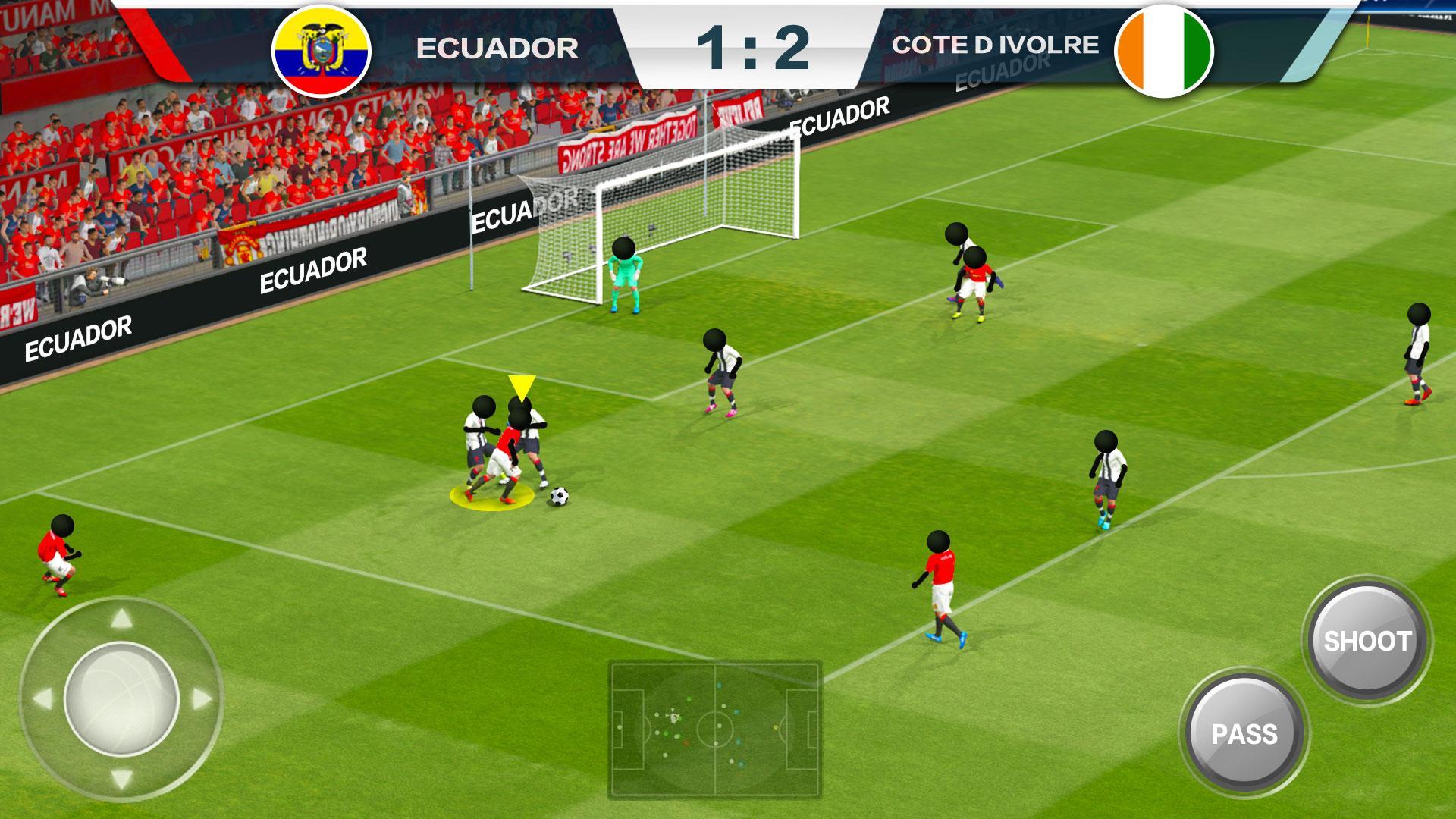Tap the soccer ball on the pitch
The height and width of the screenshot is (819, 1456).
[560, 494]
